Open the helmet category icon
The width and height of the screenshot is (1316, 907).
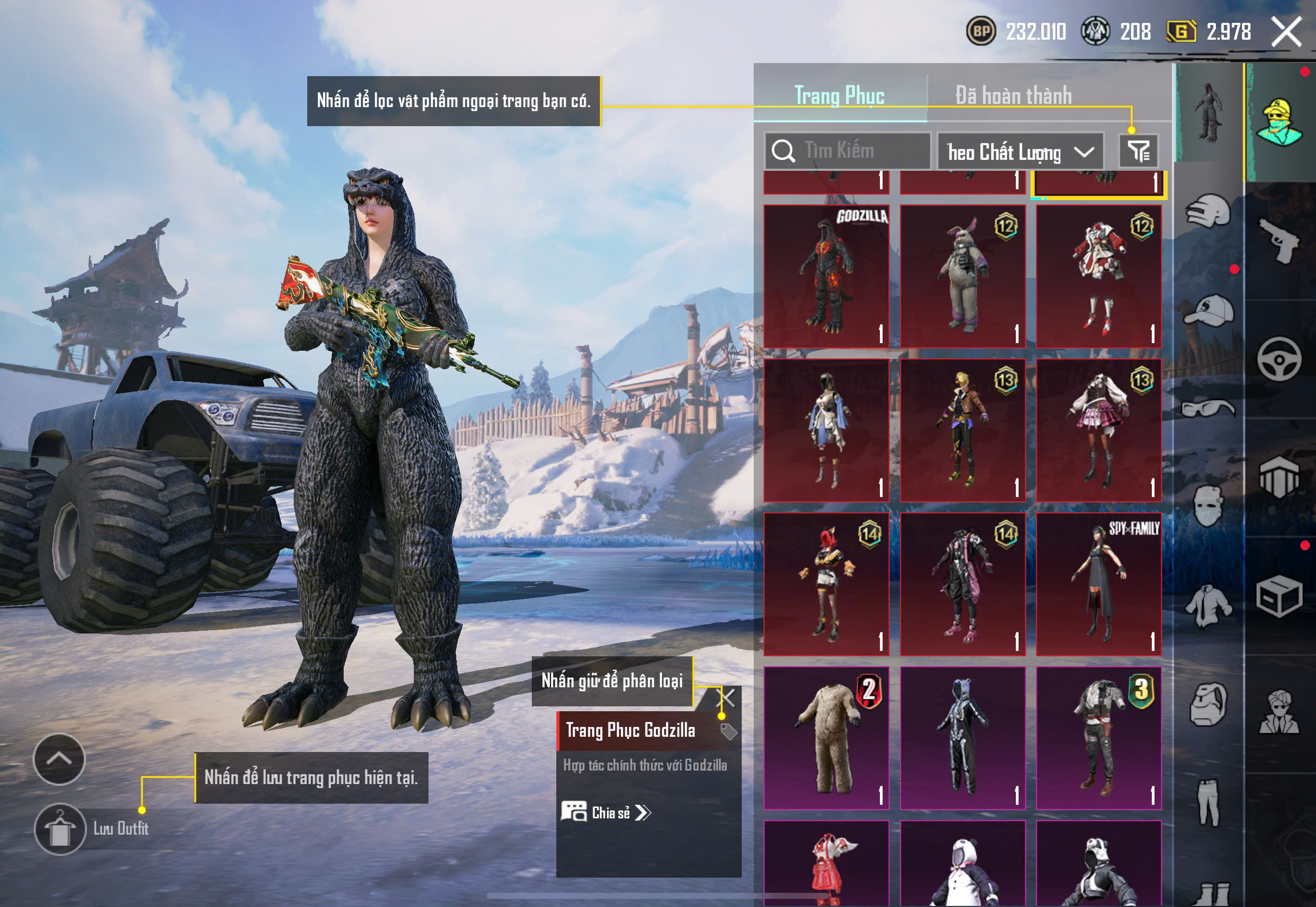(1208, 212)
